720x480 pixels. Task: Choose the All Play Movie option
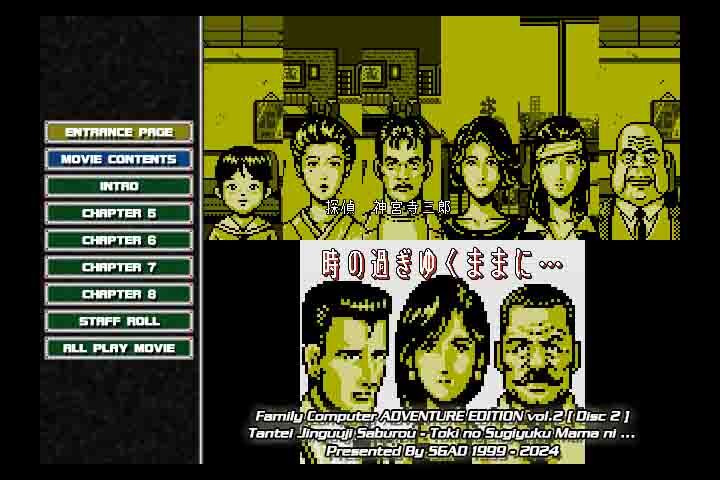pyautogui.click(x=119, y=348)
